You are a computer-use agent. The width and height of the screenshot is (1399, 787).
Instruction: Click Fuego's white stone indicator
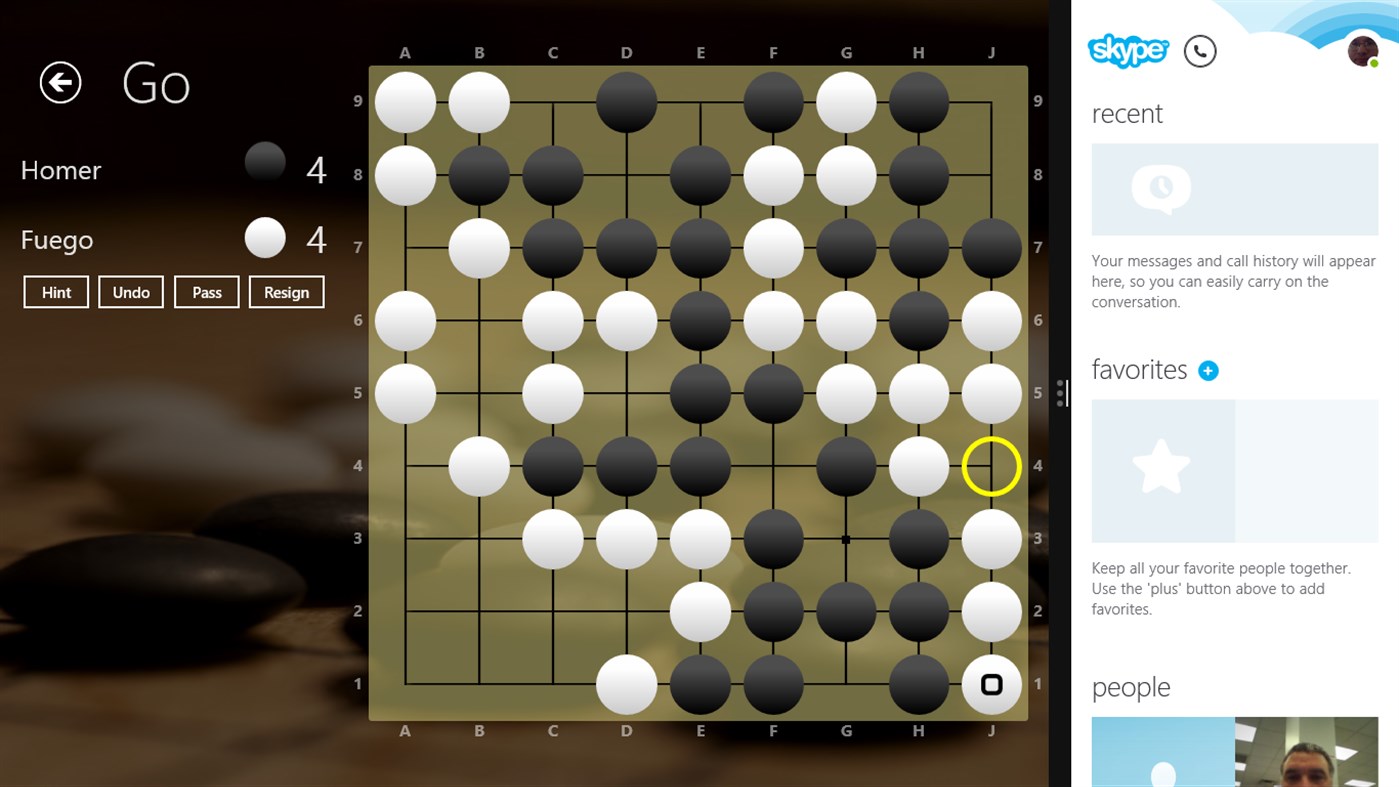tap(264, 237)
